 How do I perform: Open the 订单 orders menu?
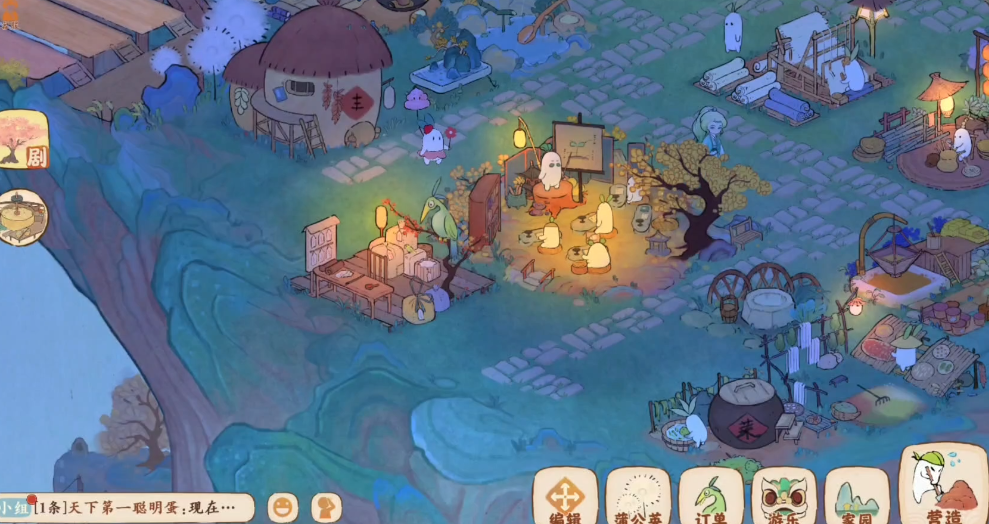click(711, 495)
